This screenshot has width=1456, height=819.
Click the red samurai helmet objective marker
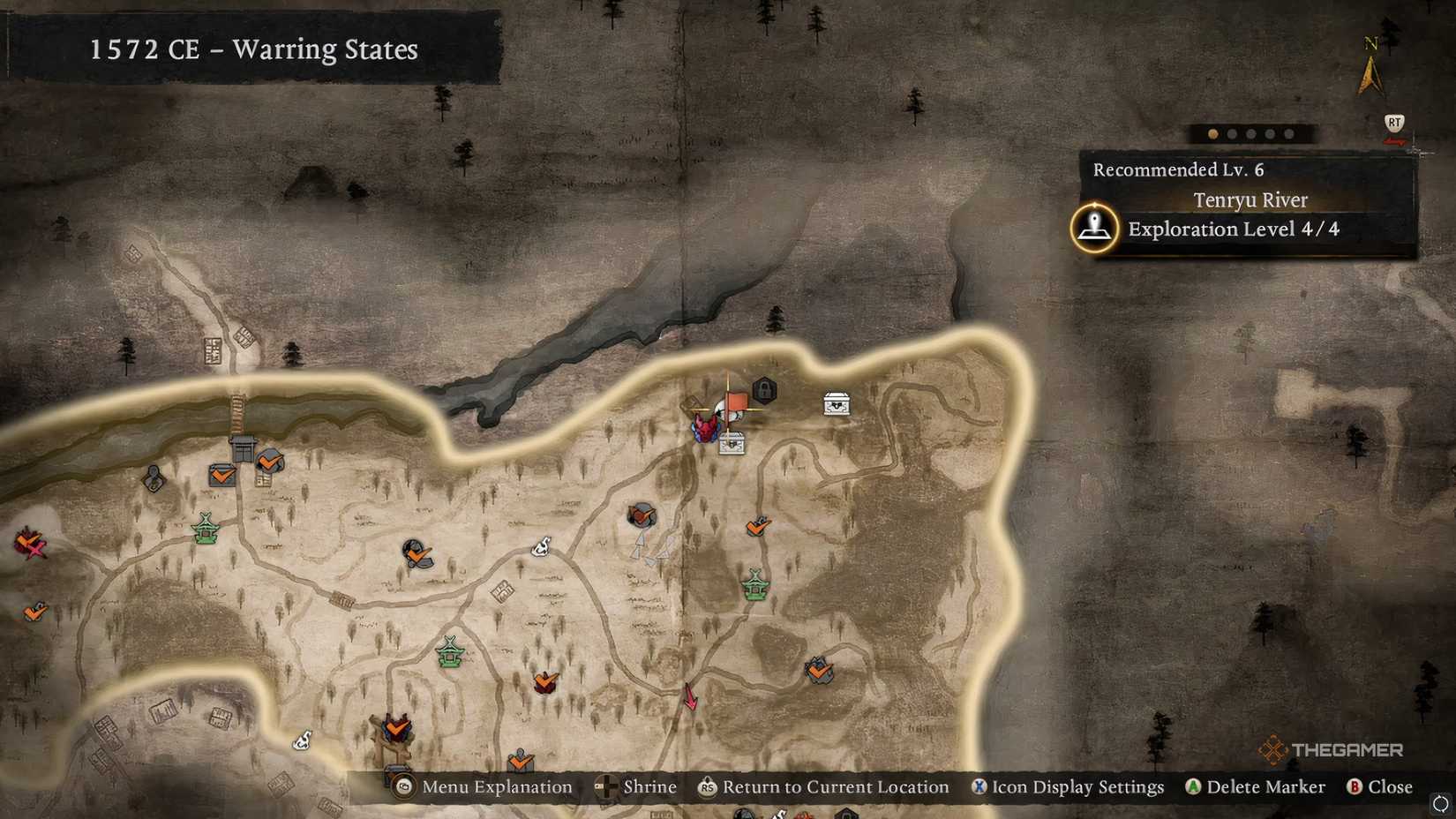706,429
